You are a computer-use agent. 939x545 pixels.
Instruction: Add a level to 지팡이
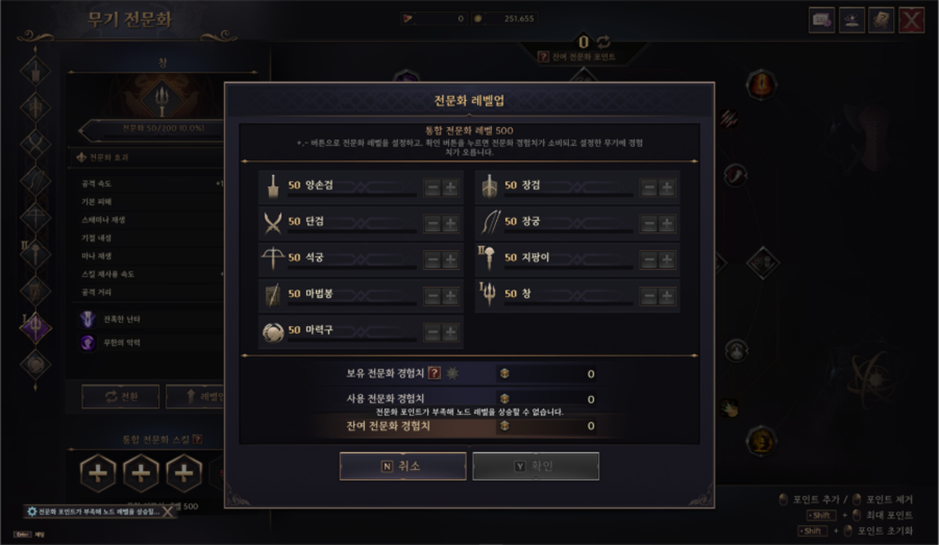tap(667, 259)
